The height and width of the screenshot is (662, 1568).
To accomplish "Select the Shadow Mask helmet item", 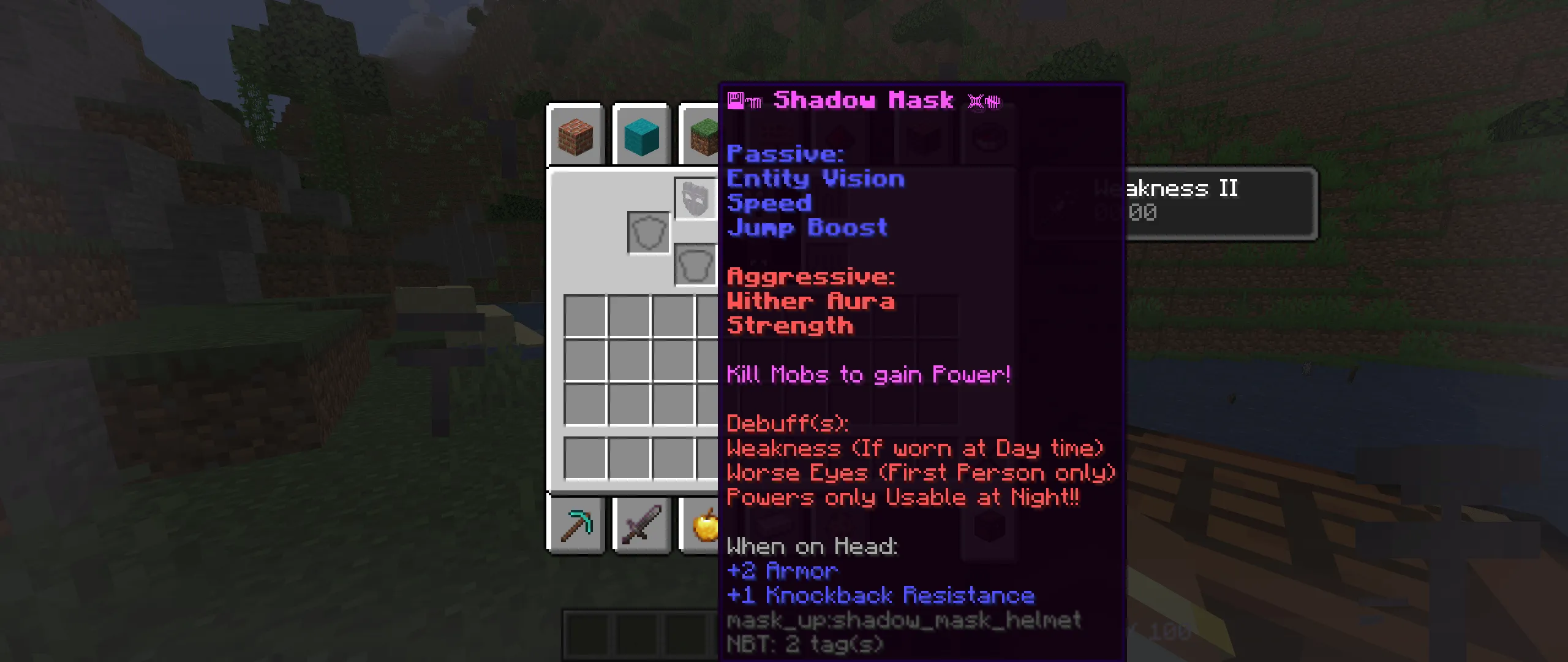I will [695, 199].
